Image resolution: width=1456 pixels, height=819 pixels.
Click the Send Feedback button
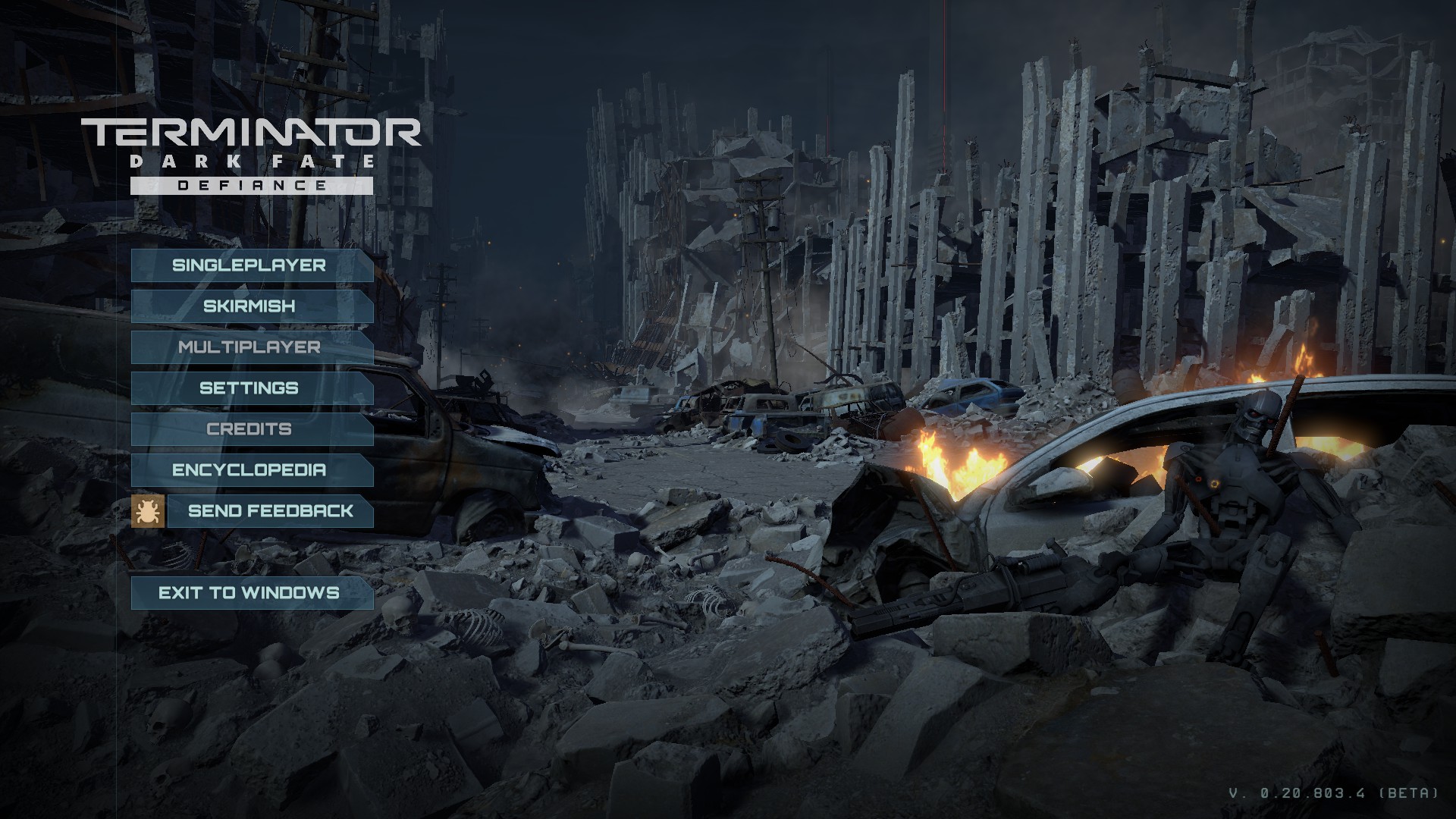pos(270,511)
